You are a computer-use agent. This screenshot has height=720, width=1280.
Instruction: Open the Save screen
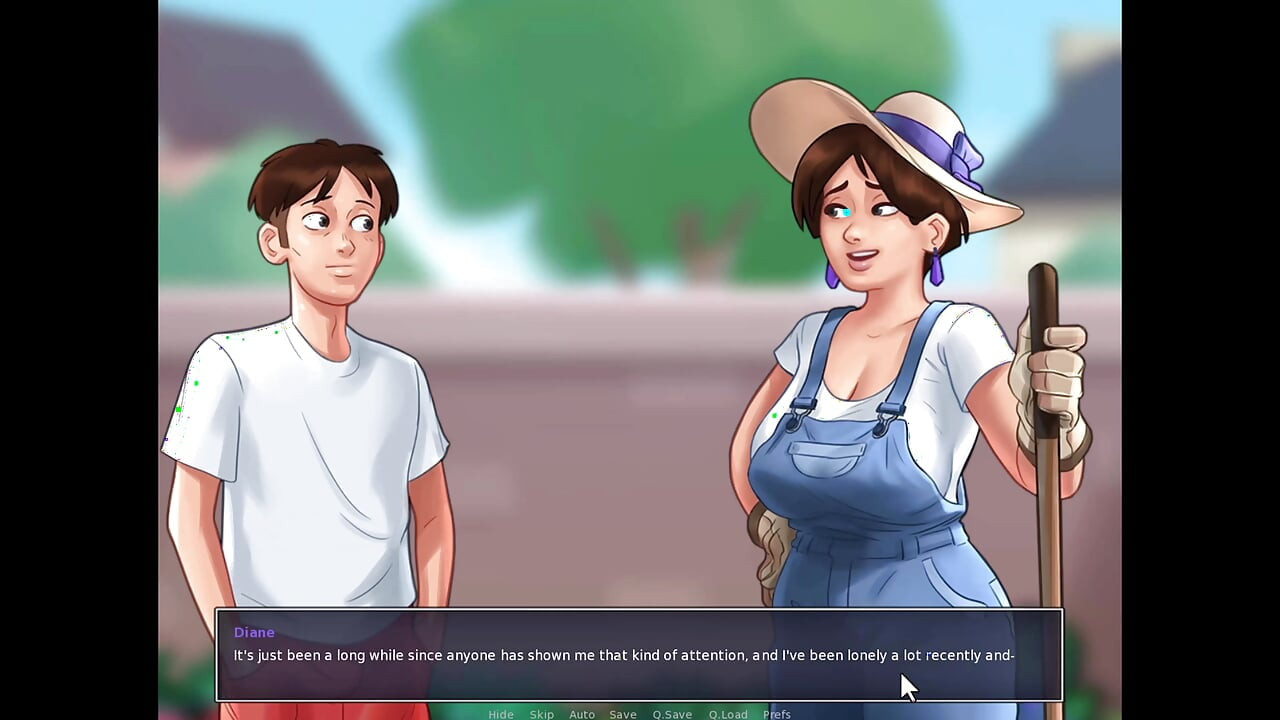622,714
